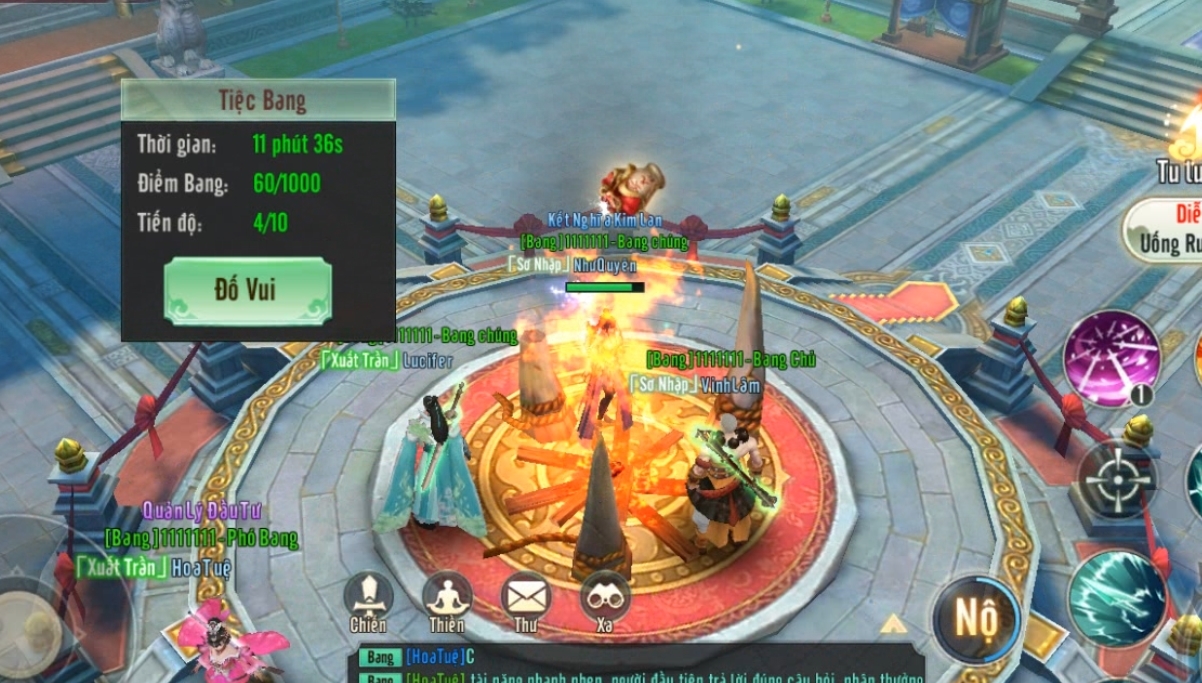The image size is (1202, 683).
Task: Activate Thiền meditation mode
Action: coord(447,597)
